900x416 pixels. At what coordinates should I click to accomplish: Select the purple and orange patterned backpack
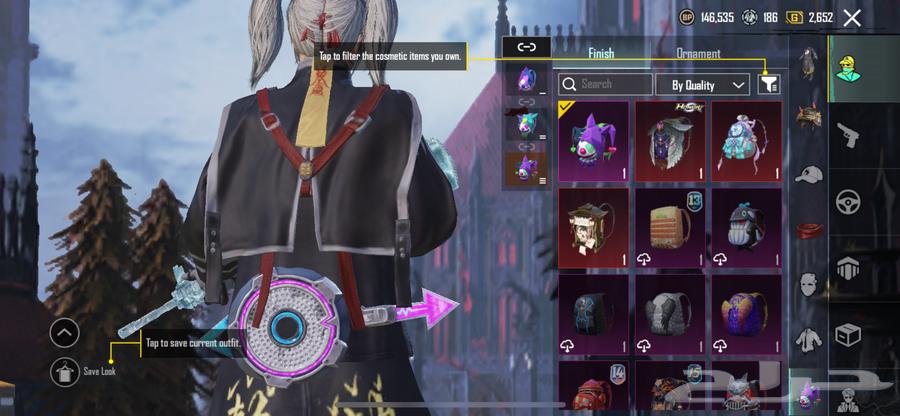click(x=746, y=314)
